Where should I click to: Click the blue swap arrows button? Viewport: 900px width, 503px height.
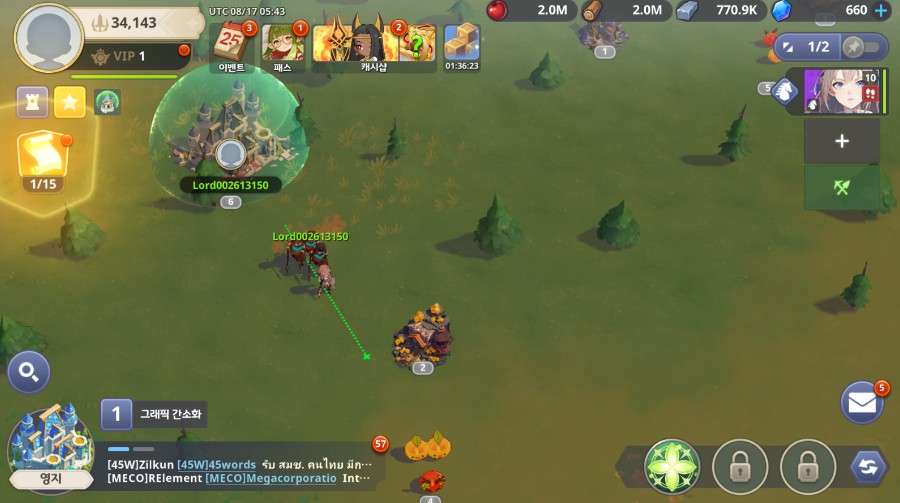coord(867,466)
